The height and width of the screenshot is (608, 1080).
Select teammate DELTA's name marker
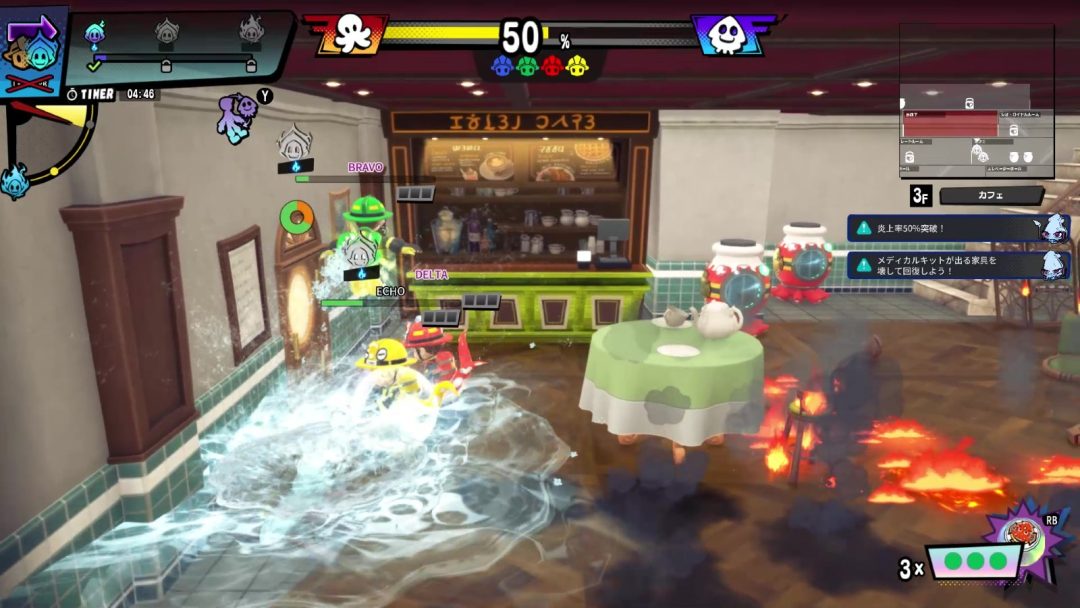coord(432,274)
